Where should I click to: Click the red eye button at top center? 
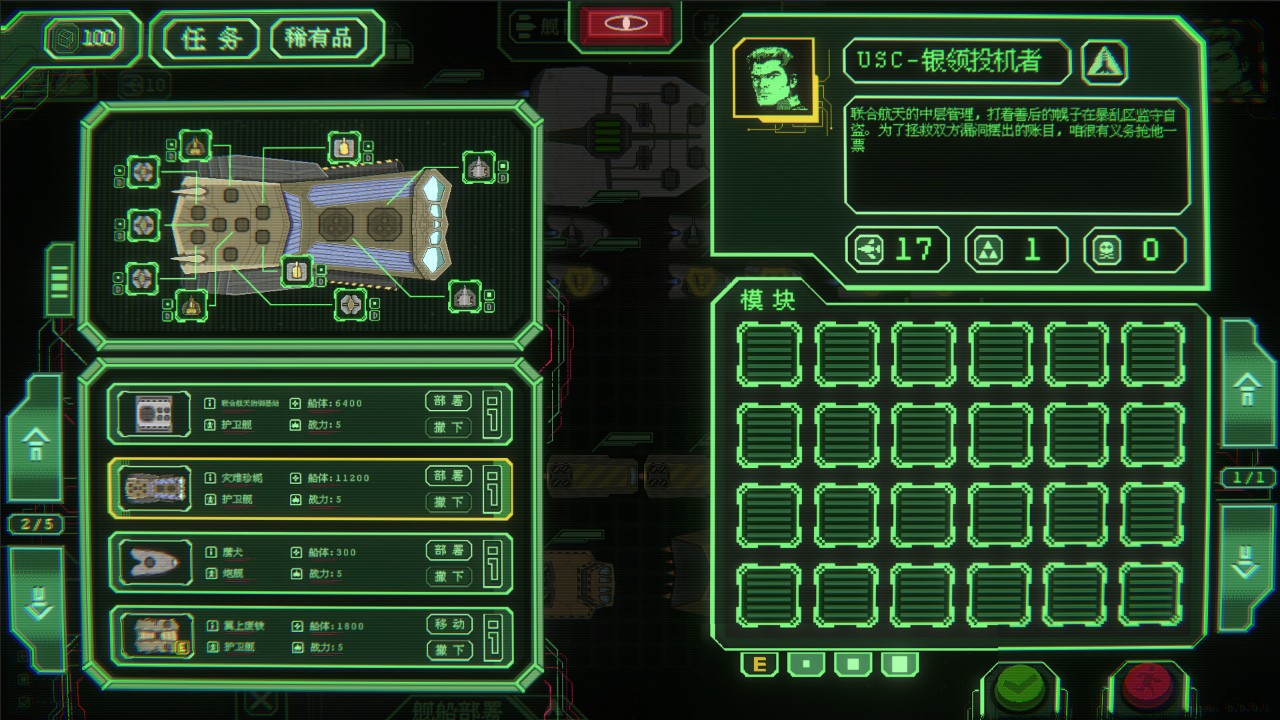pos(624,24)
